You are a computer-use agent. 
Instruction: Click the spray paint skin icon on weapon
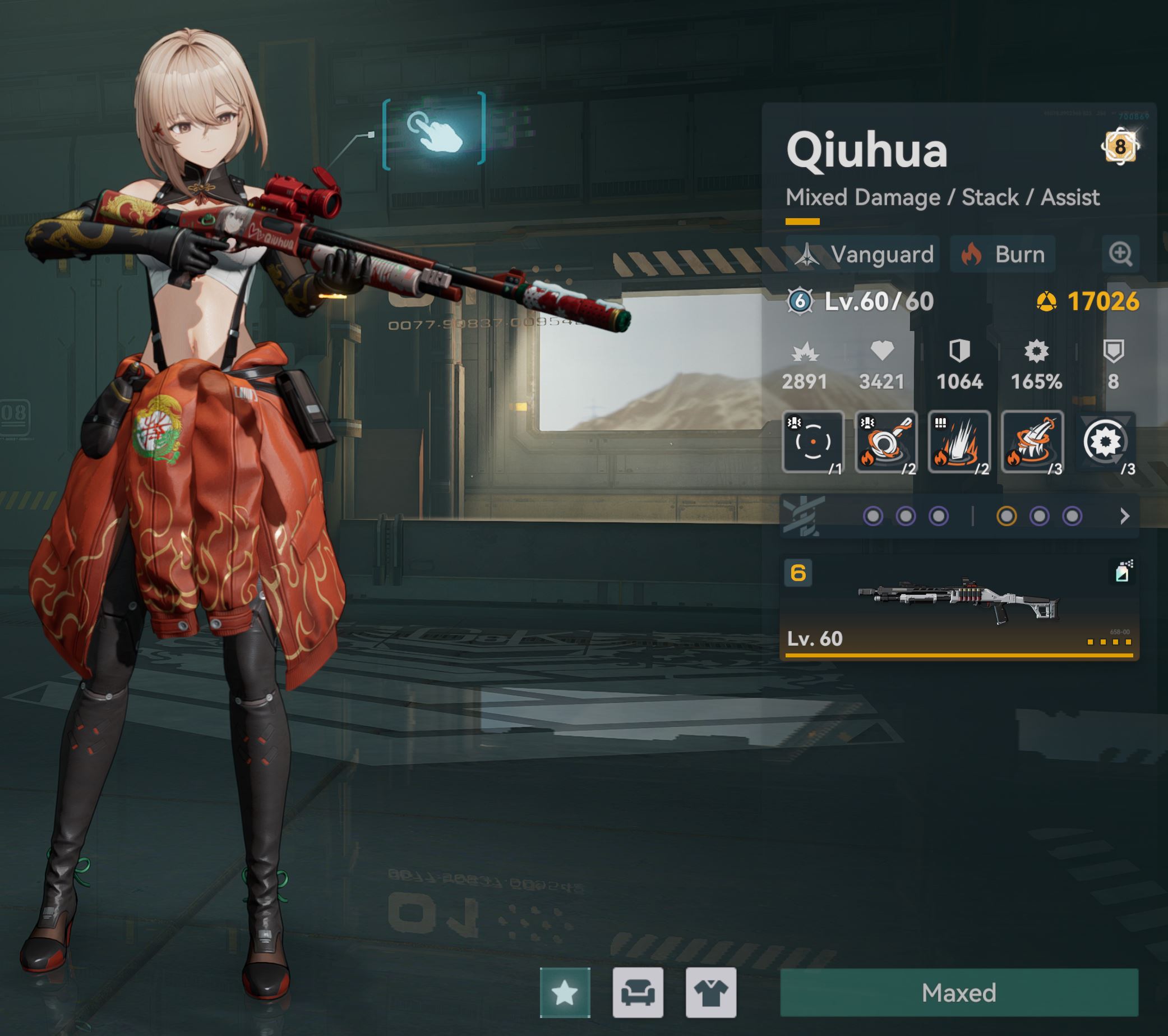point(1122,572)
